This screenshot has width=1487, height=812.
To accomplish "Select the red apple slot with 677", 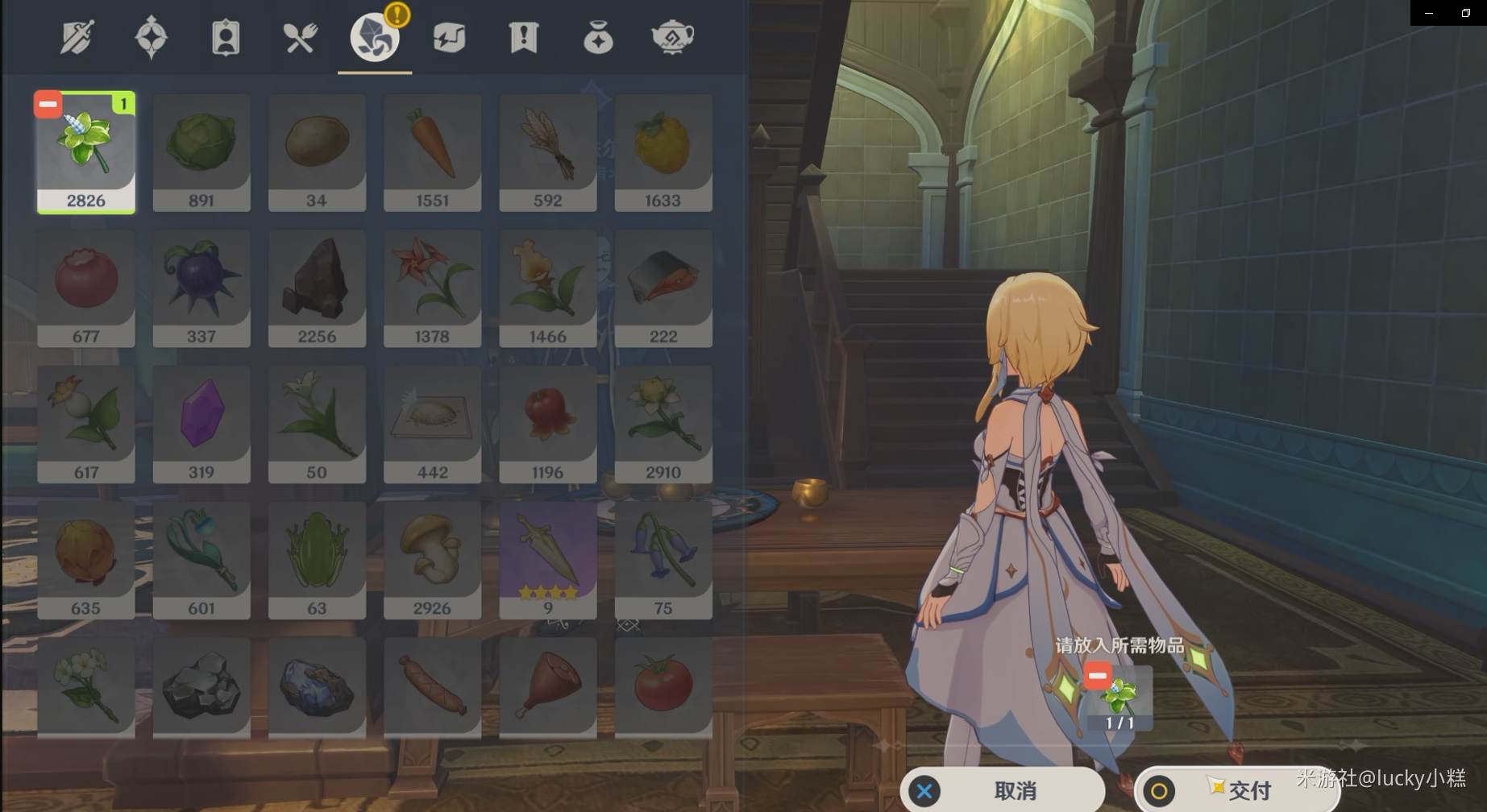I will click(x=86, y=288).
